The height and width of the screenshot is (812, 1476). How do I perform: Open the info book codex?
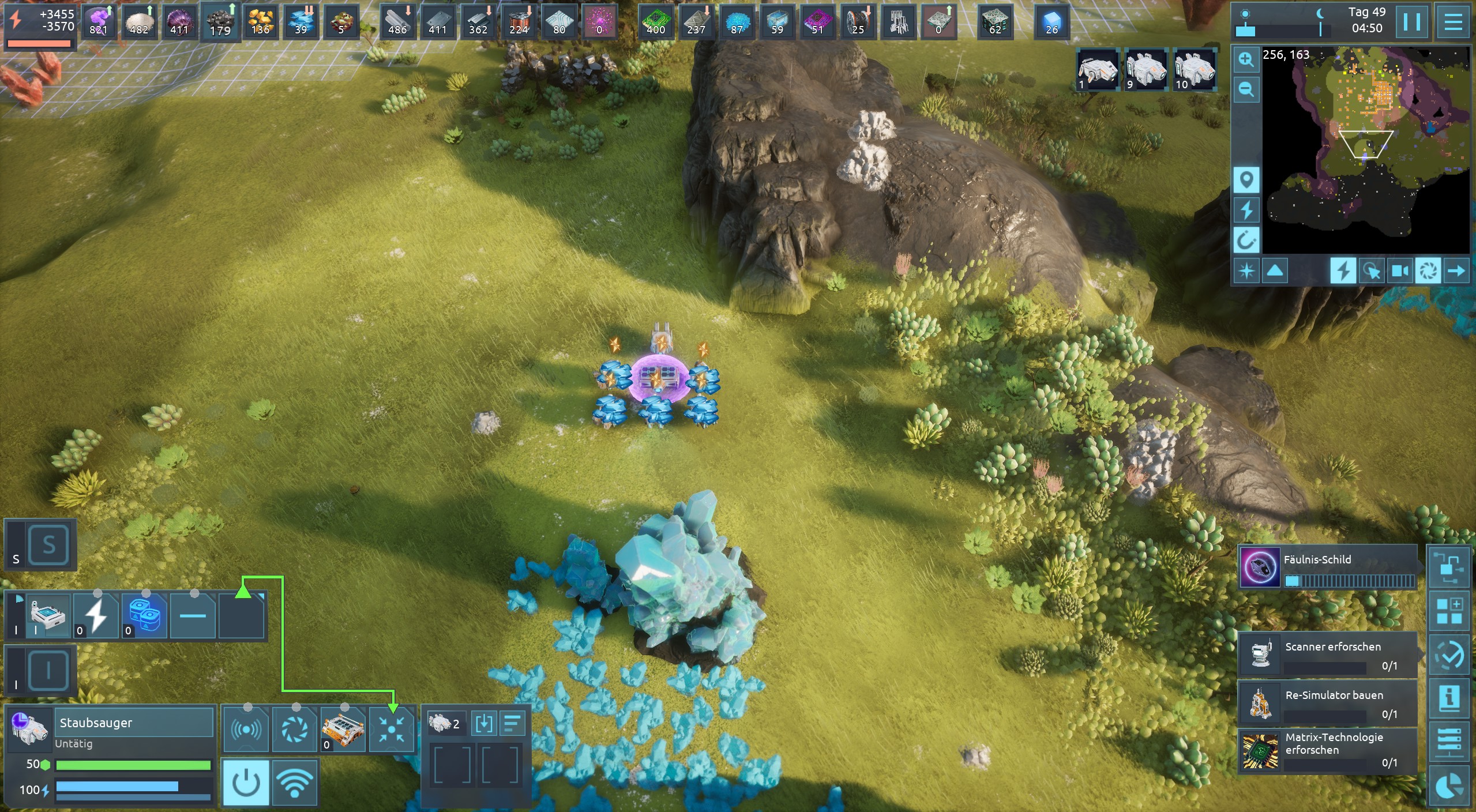click(x=1449, y=698)
